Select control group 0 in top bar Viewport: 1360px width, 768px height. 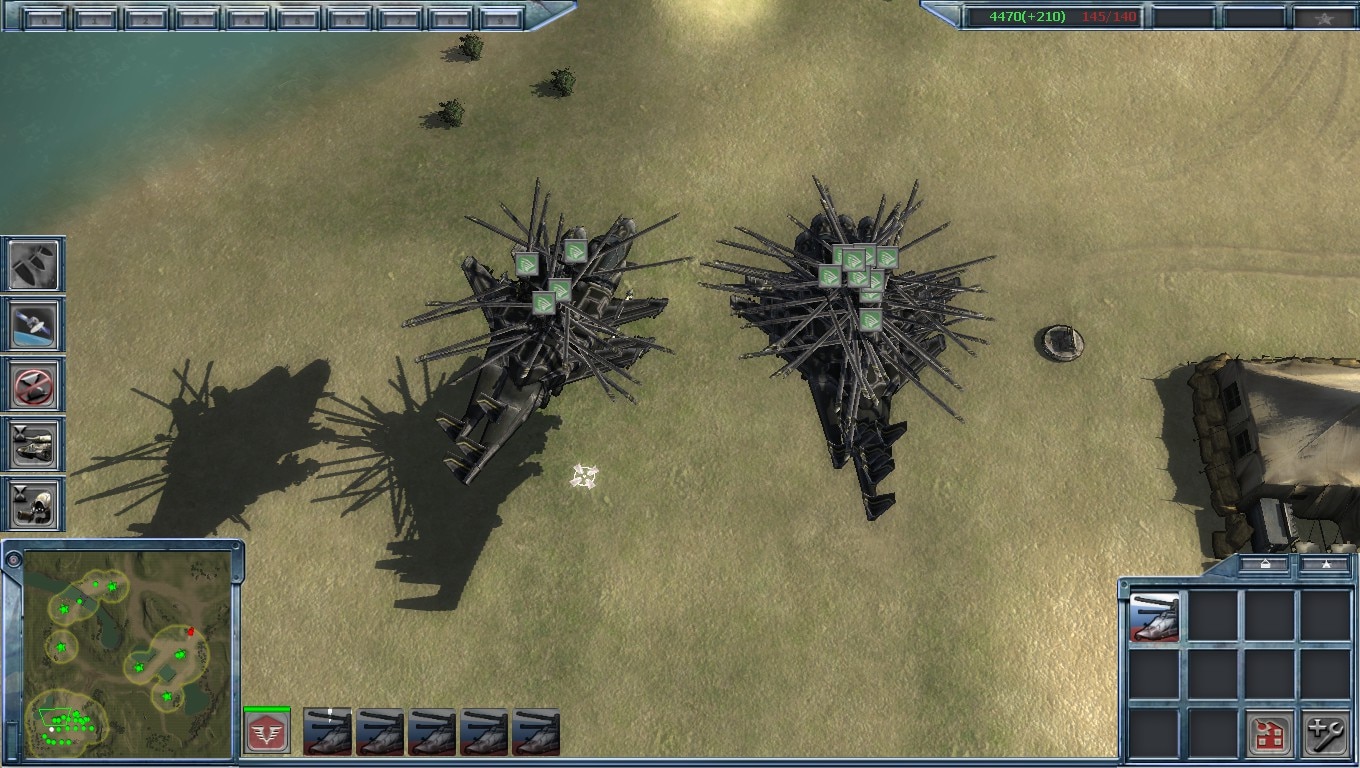[45, 19]
